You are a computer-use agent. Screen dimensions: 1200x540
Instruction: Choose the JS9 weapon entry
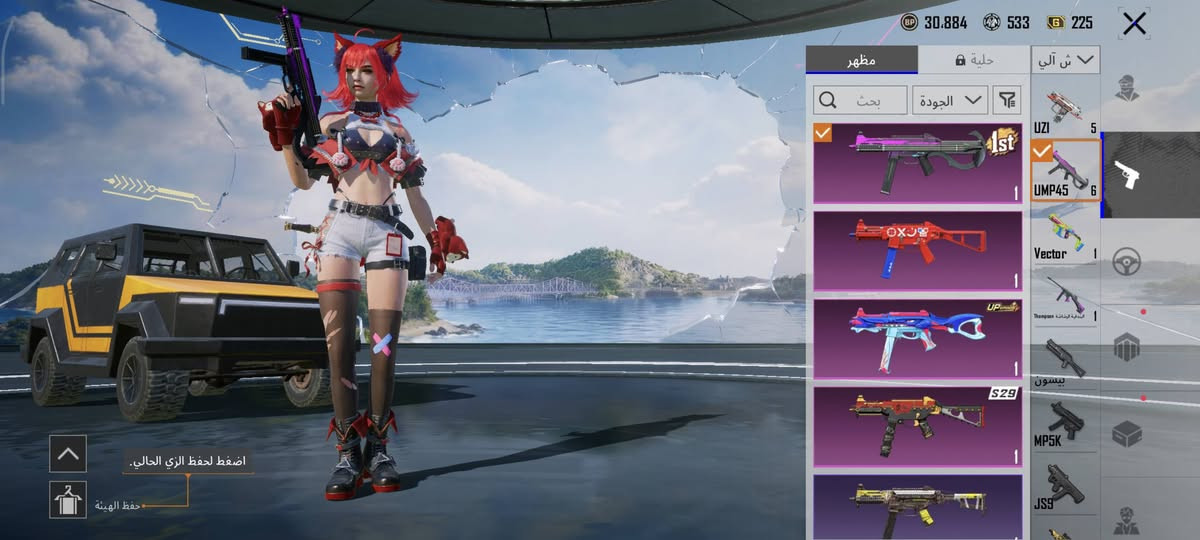click(x=1064, y=487)
